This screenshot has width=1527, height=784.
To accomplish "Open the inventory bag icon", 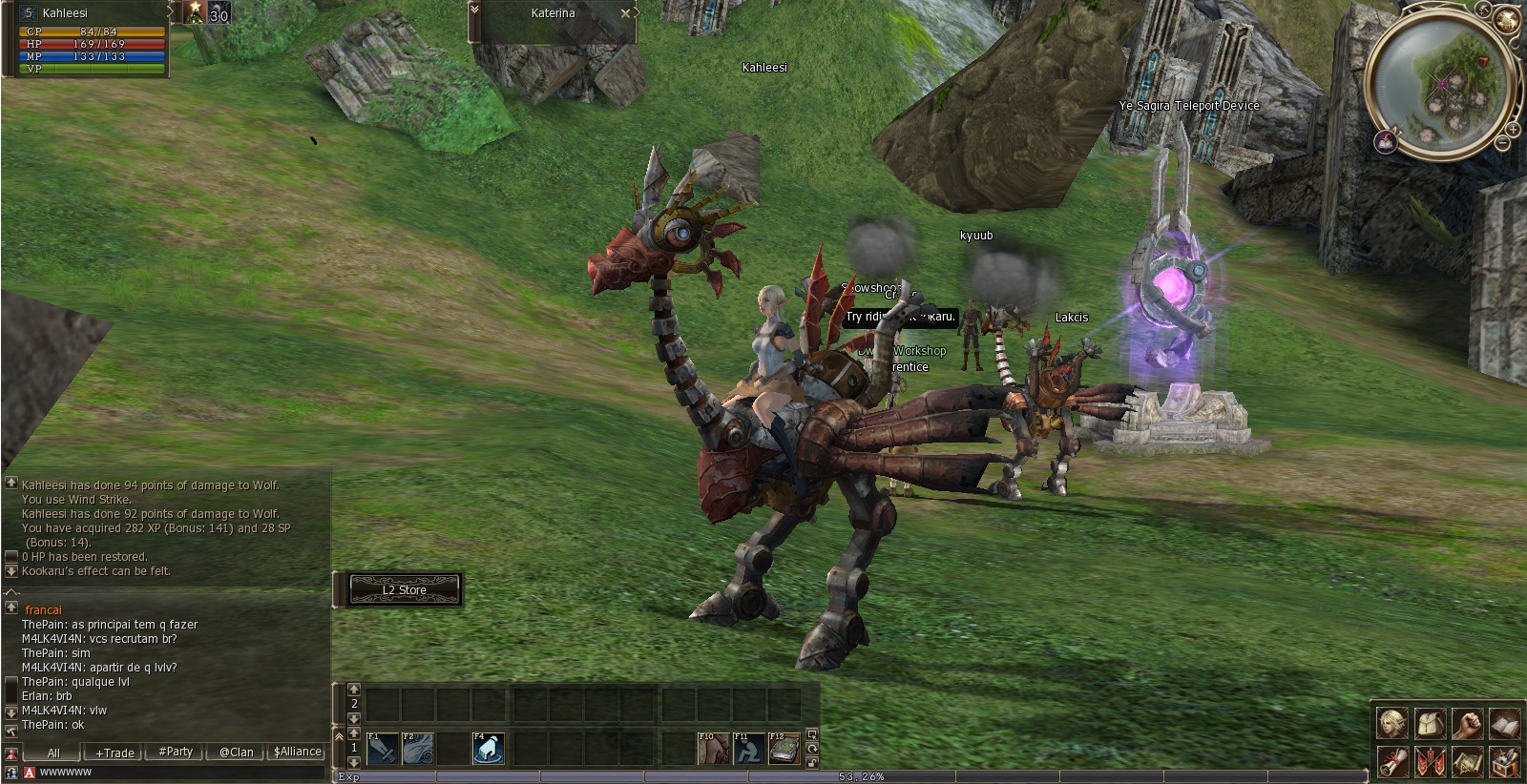I will (x=1429, y=724).
